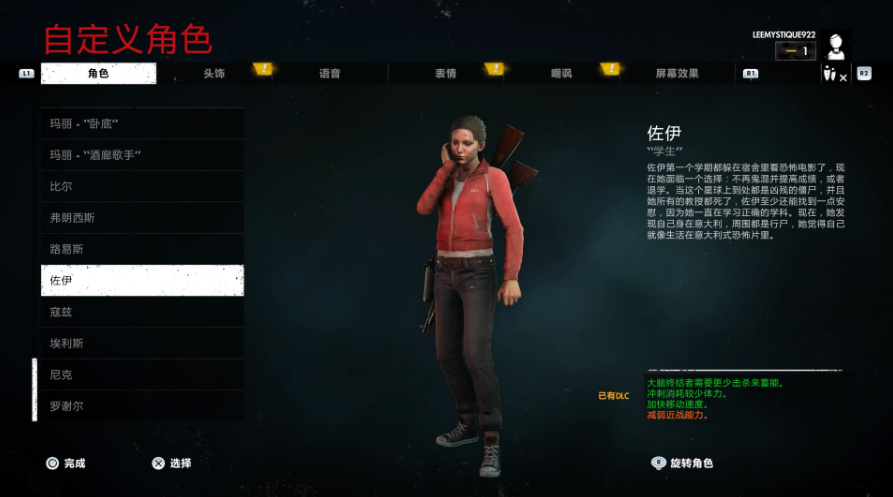
Task: Confirm with the 完成 button
Action: pyautogui.click(x=66, y=463)
